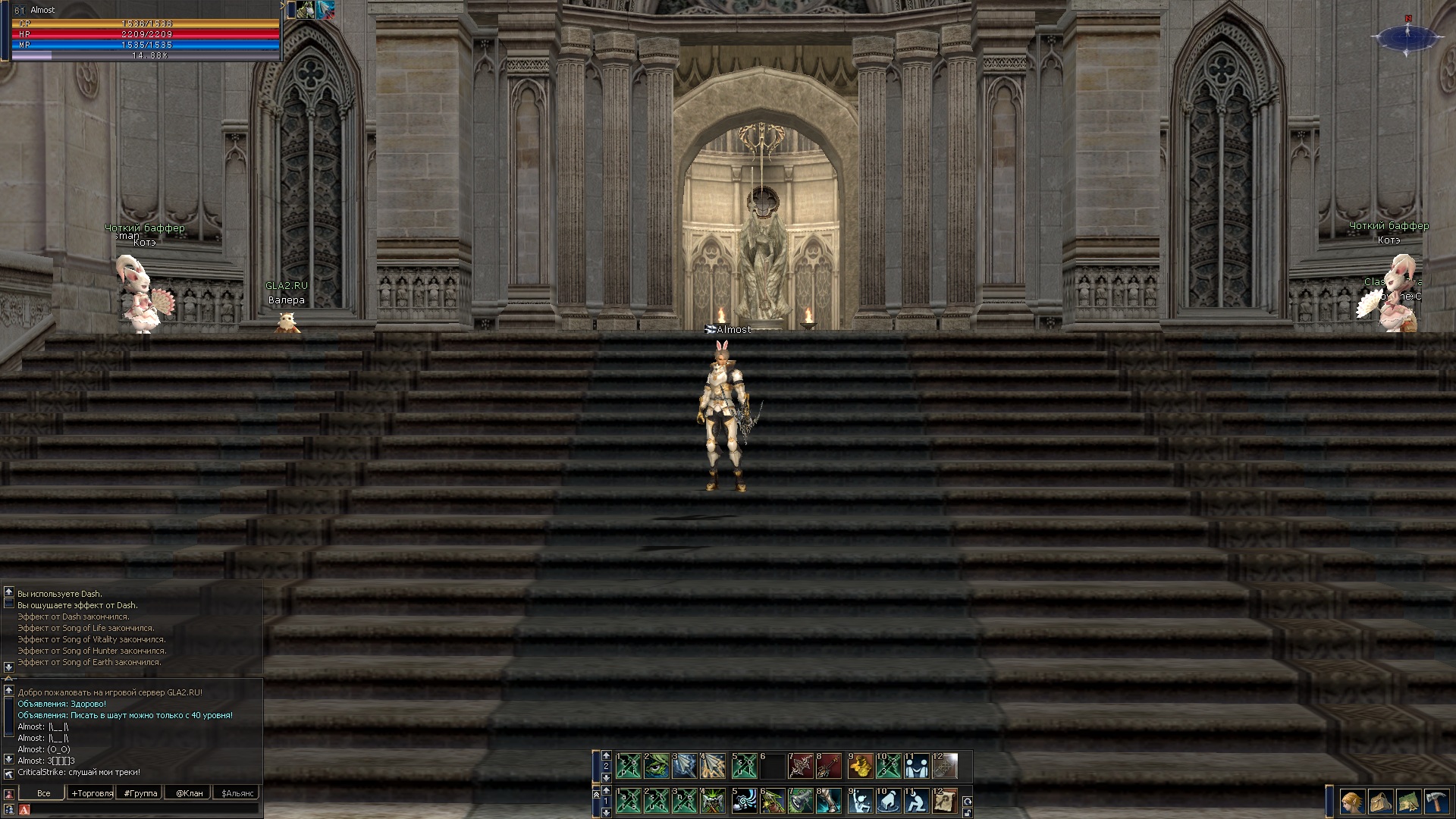Activate the pick-up hand action icon
The image size is (1456, 819).
(888, 801)
